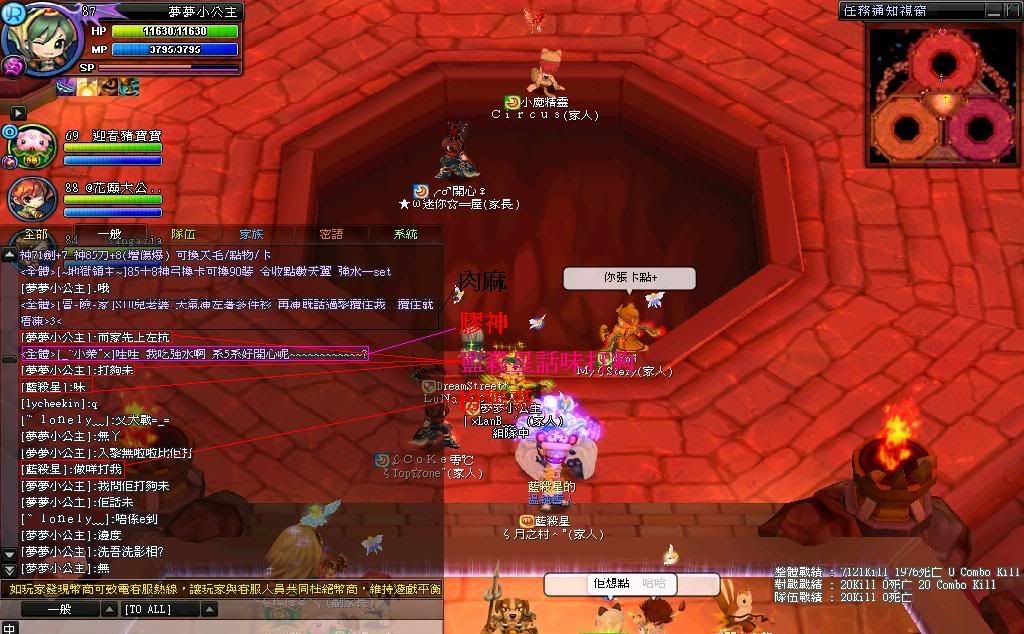This screenshot has width=1024, height=634.
Task: Switch to the 全部 chat tab
Action: click(36, 234)
